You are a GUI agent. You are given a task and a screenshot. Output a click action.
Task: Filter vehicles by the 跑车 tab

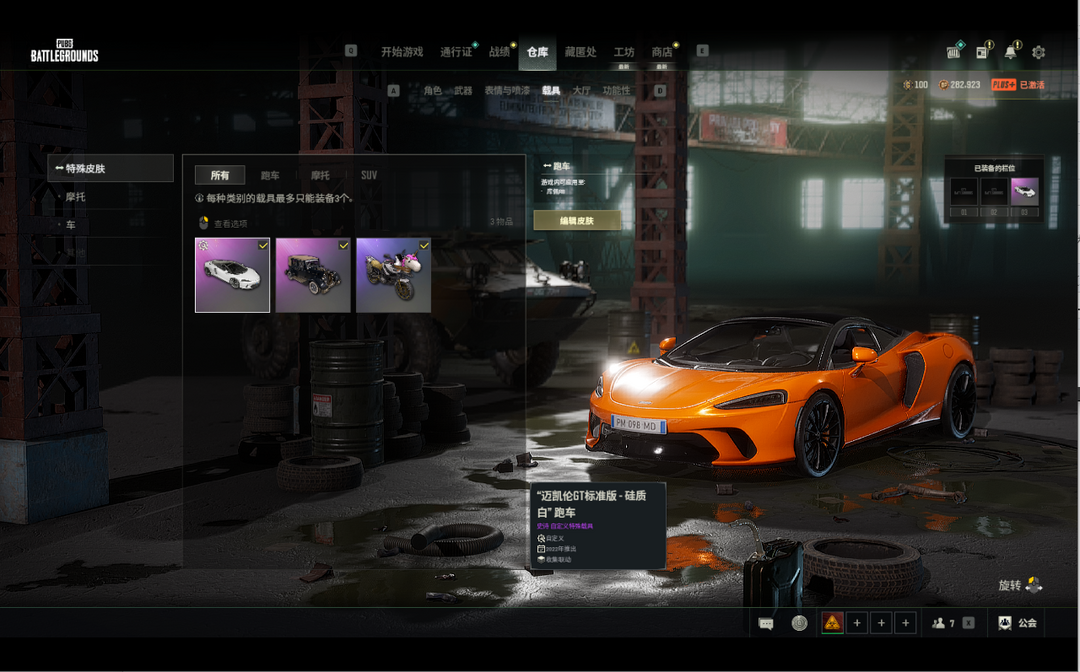pos(270,175)
